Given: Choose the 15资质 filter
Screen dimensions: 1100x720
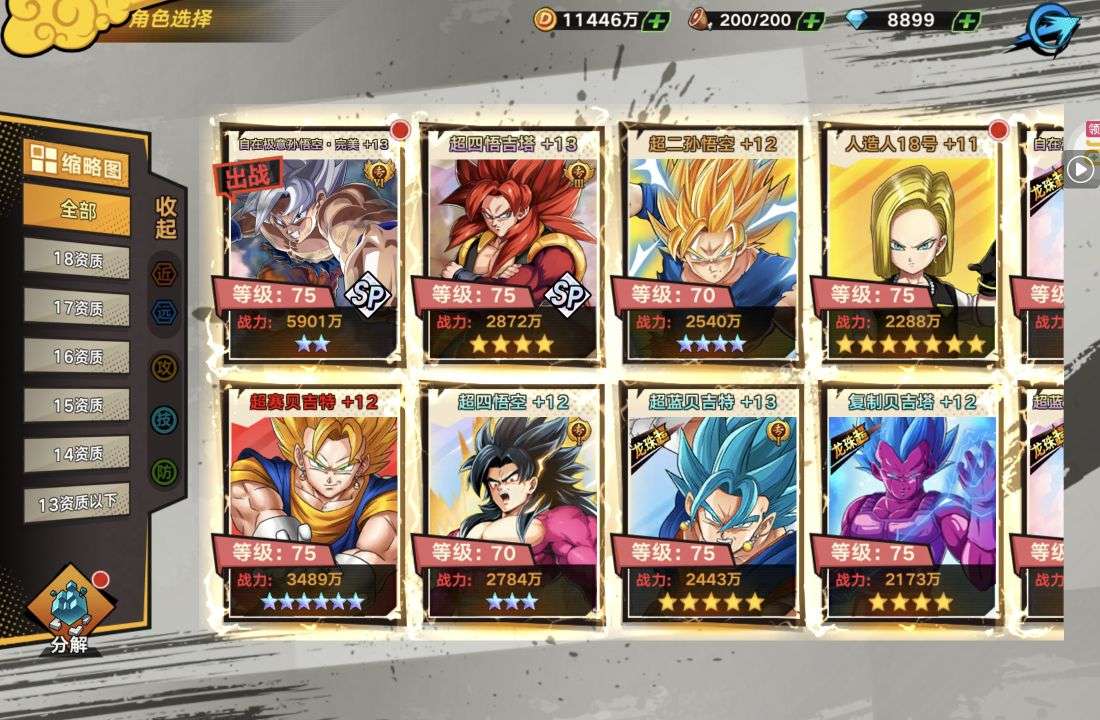Looking at the screenshot, I should pos(77,405).
